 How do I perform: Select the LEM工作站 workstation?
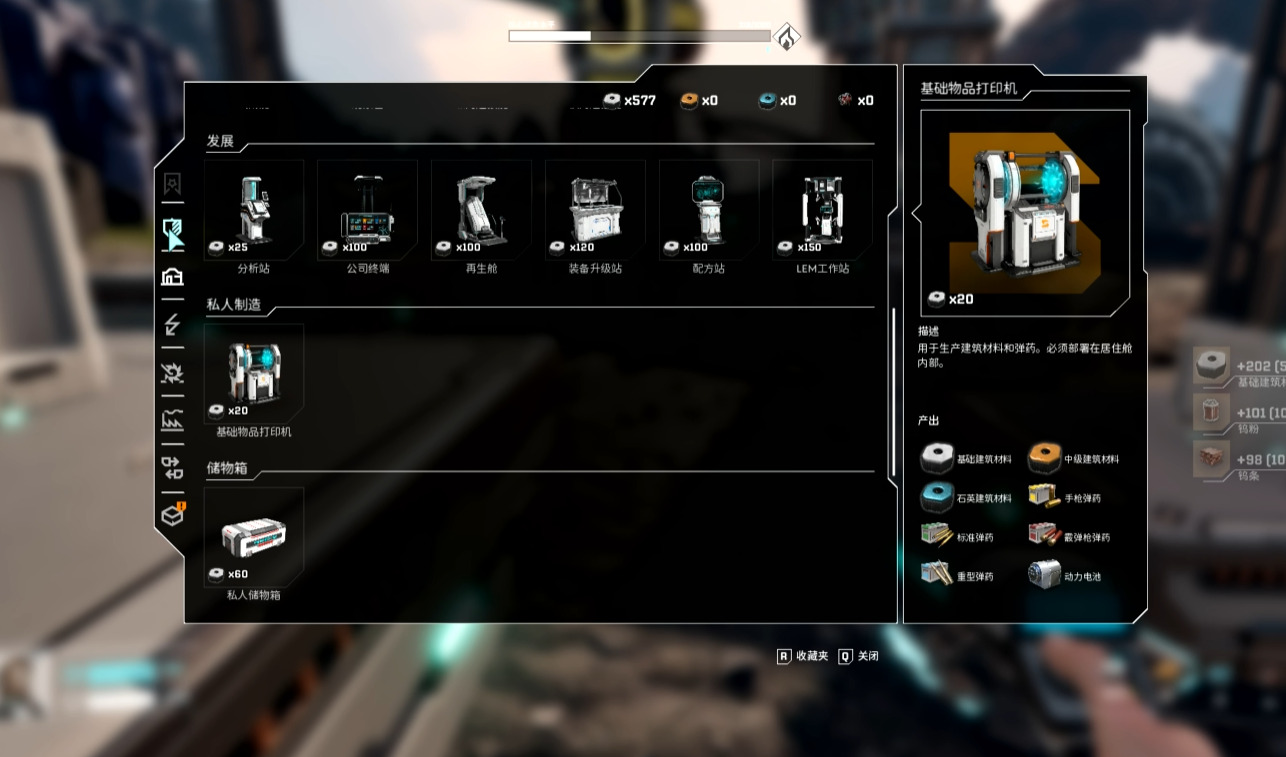(x=822, y=210)
